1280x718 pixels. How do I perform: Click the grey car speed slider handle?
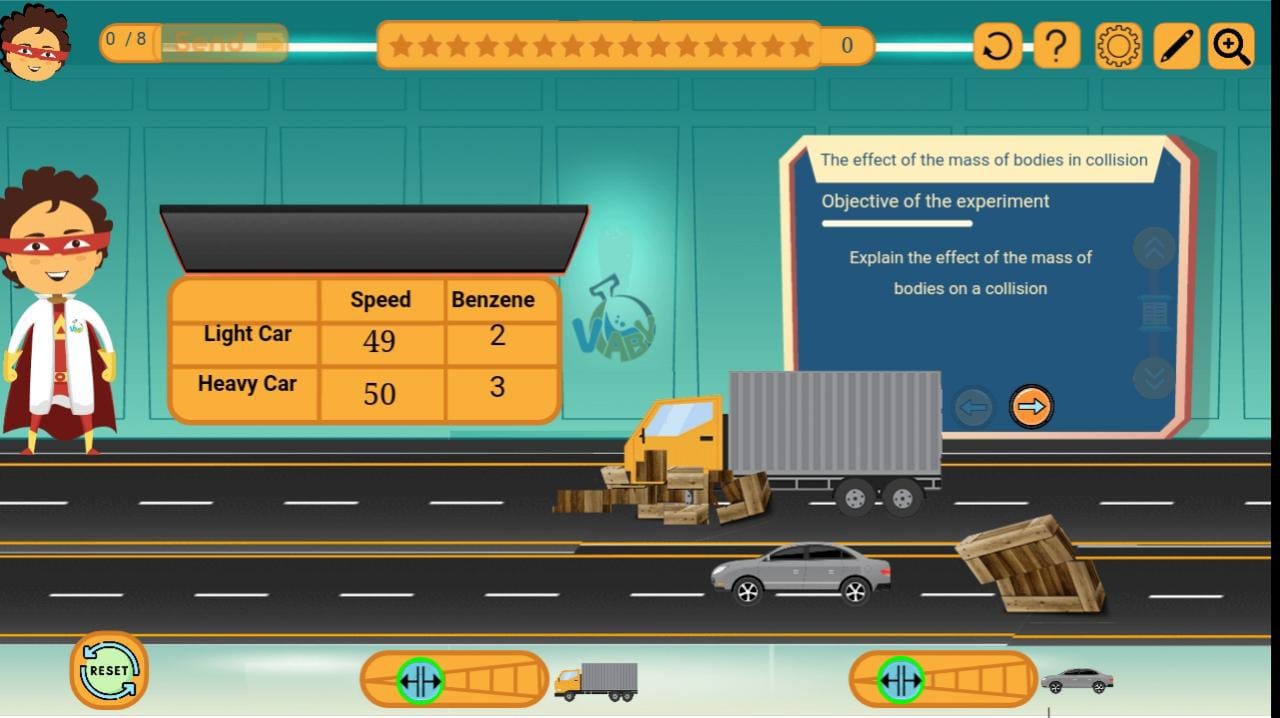tap(900, 680)
